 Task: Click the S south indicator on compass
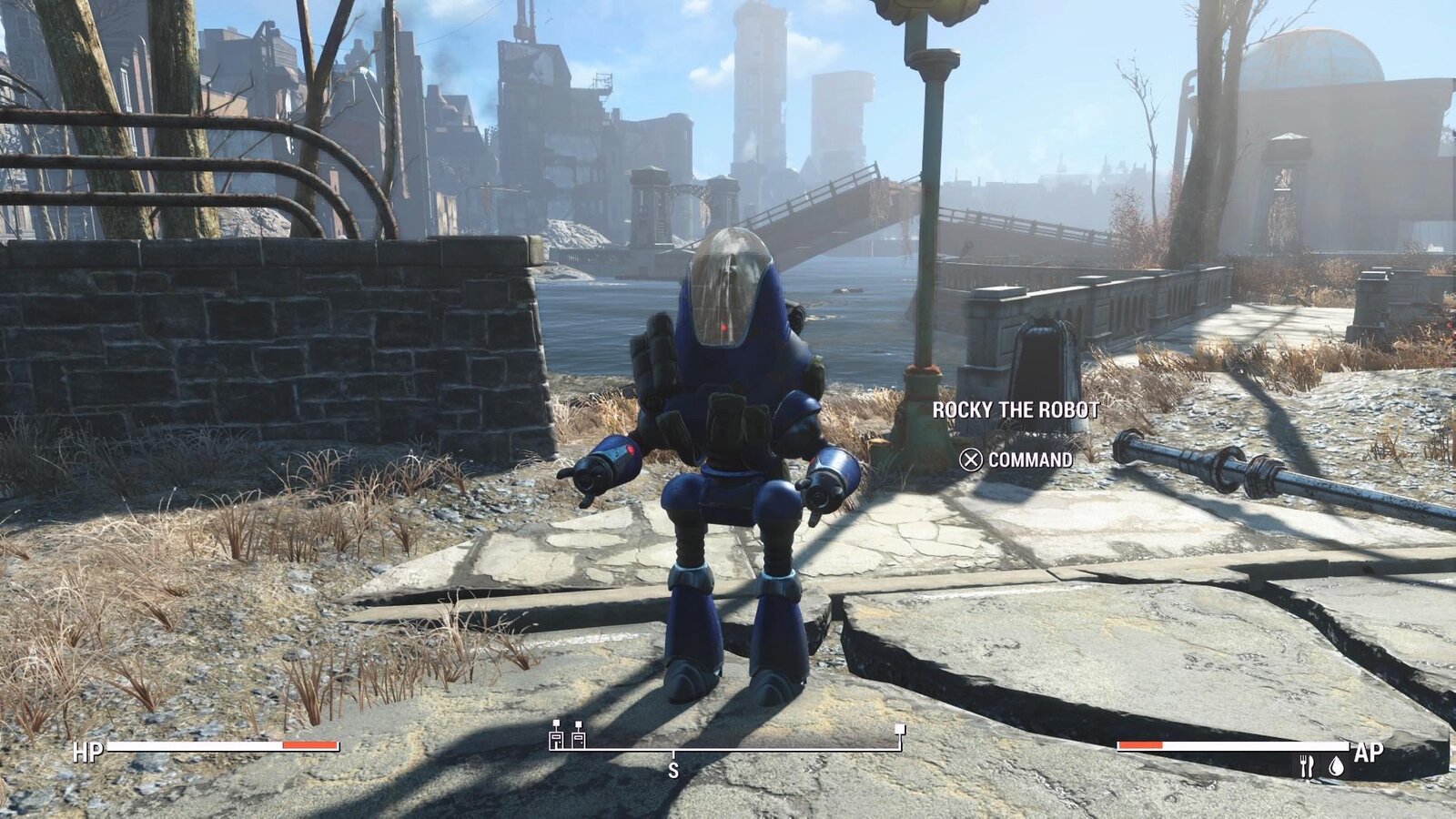pyautogui.click(x=674, y=769)
